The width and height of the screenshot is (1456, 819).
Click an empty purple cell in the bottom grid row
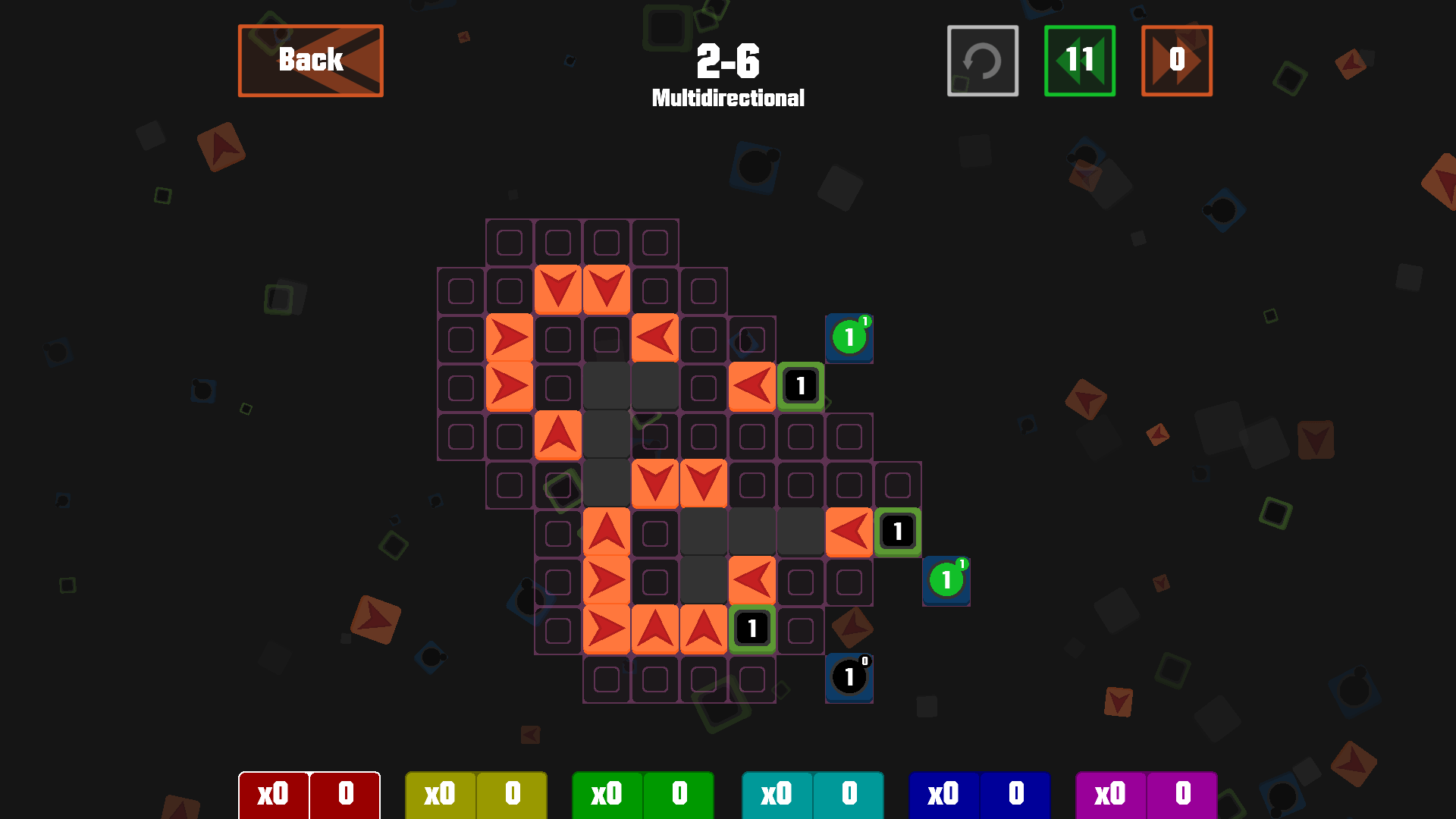[655, 677]
